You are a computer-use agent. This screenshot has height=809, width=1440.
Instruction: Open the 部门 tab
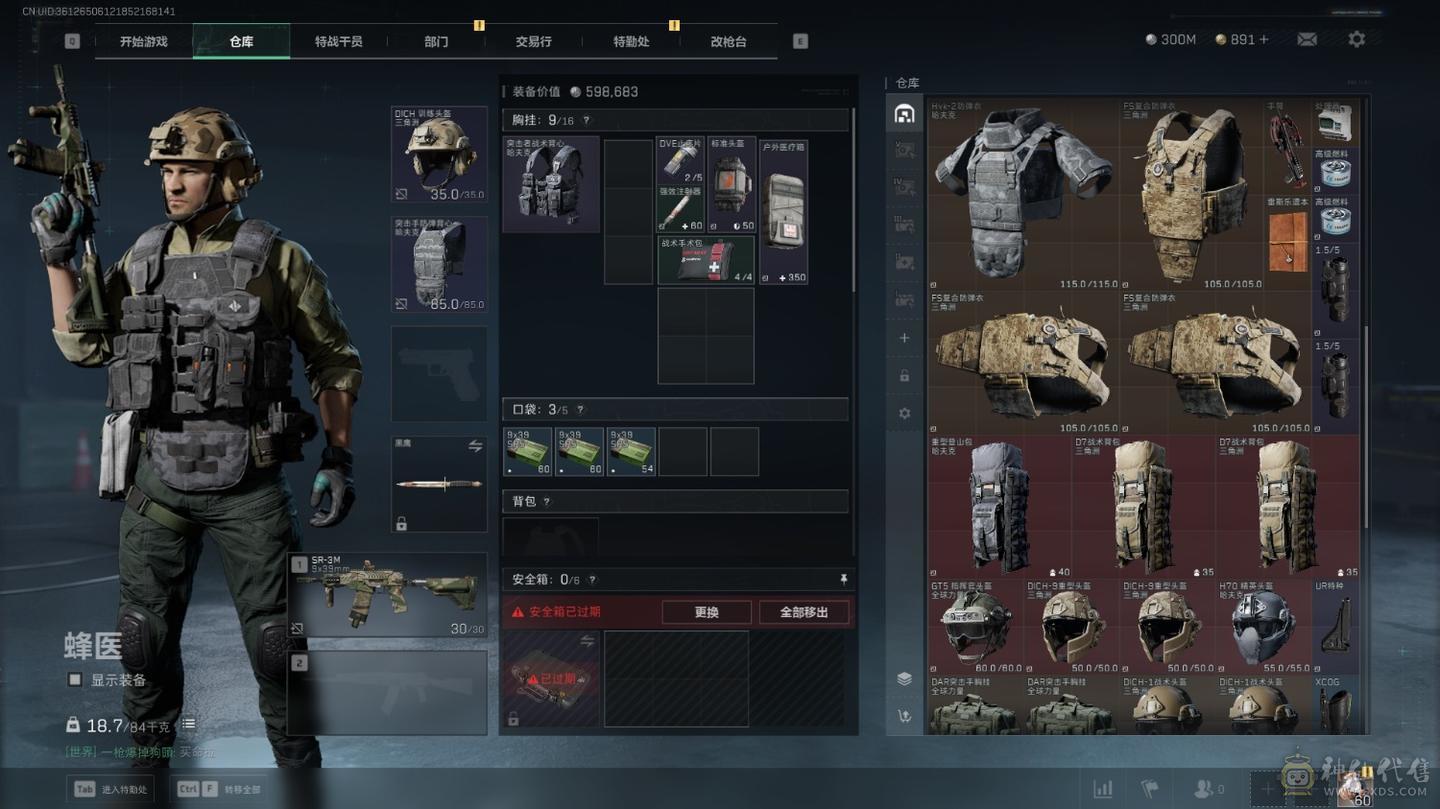click(436, 42)
